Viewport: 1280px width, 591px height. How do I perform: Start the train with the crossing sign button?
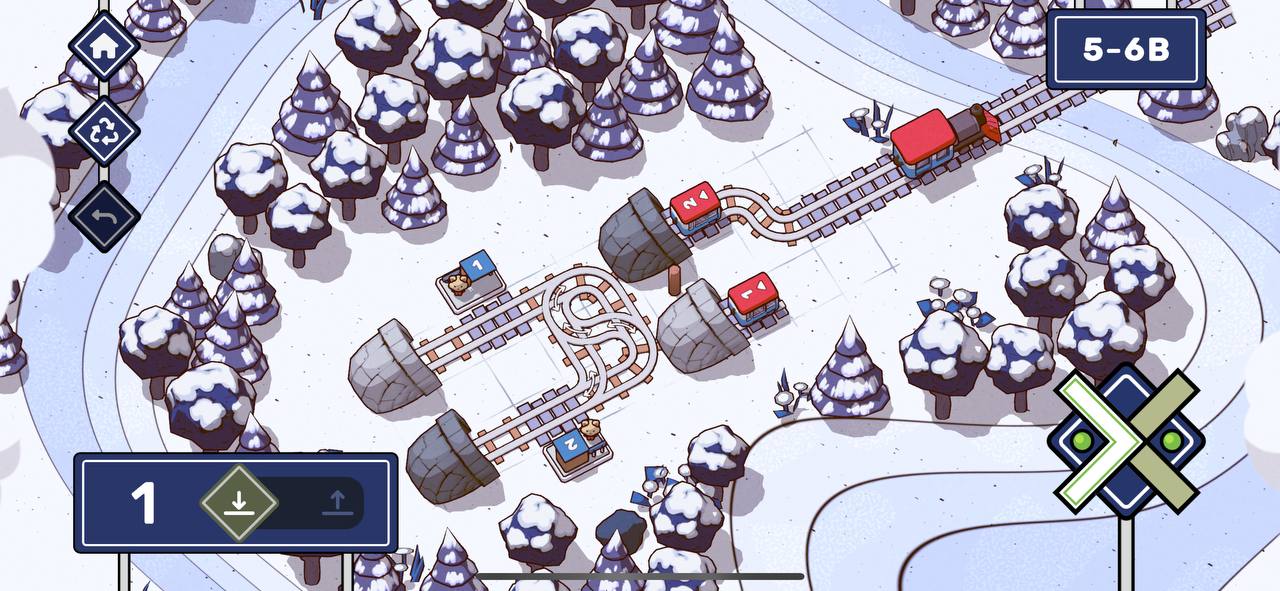(1127, 441)
